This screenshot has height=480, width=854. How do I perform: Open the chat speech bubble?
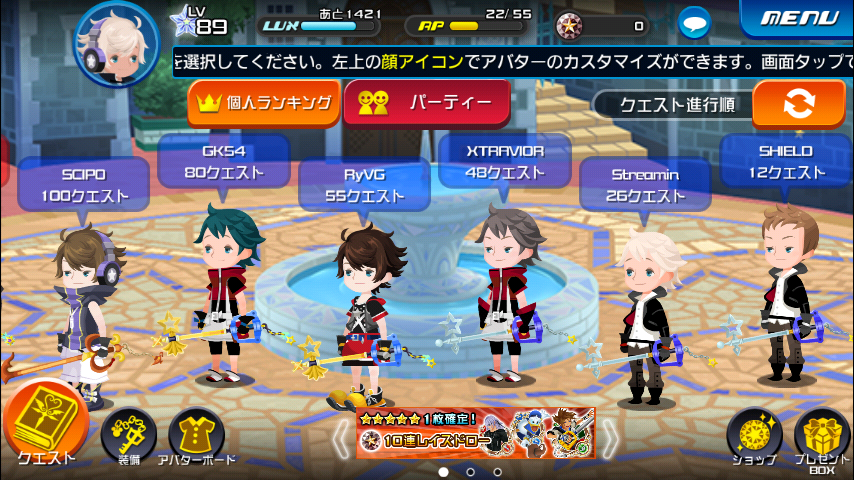pos(694,22)
